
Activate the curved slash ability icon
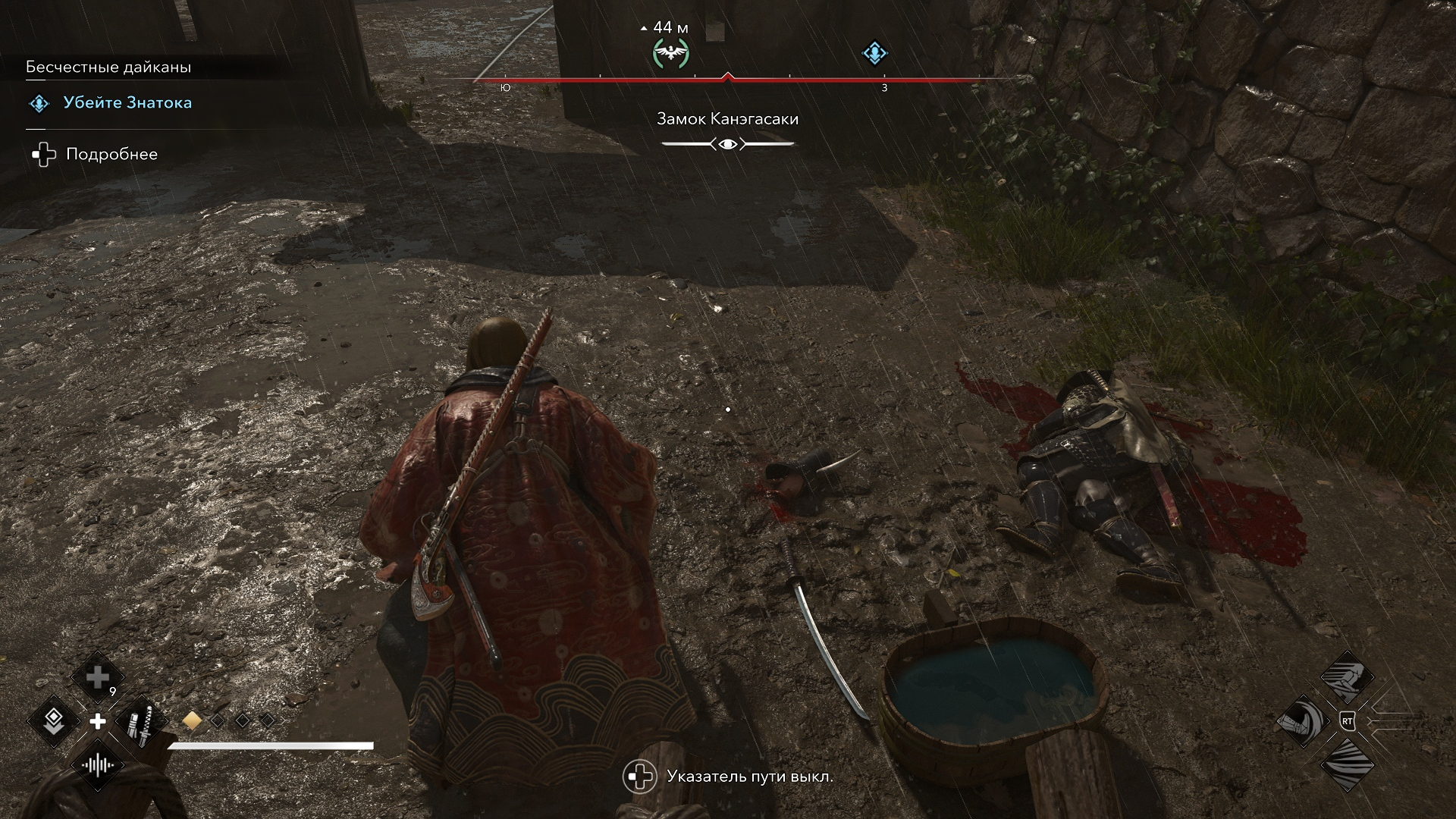(x=1303, y=720)
